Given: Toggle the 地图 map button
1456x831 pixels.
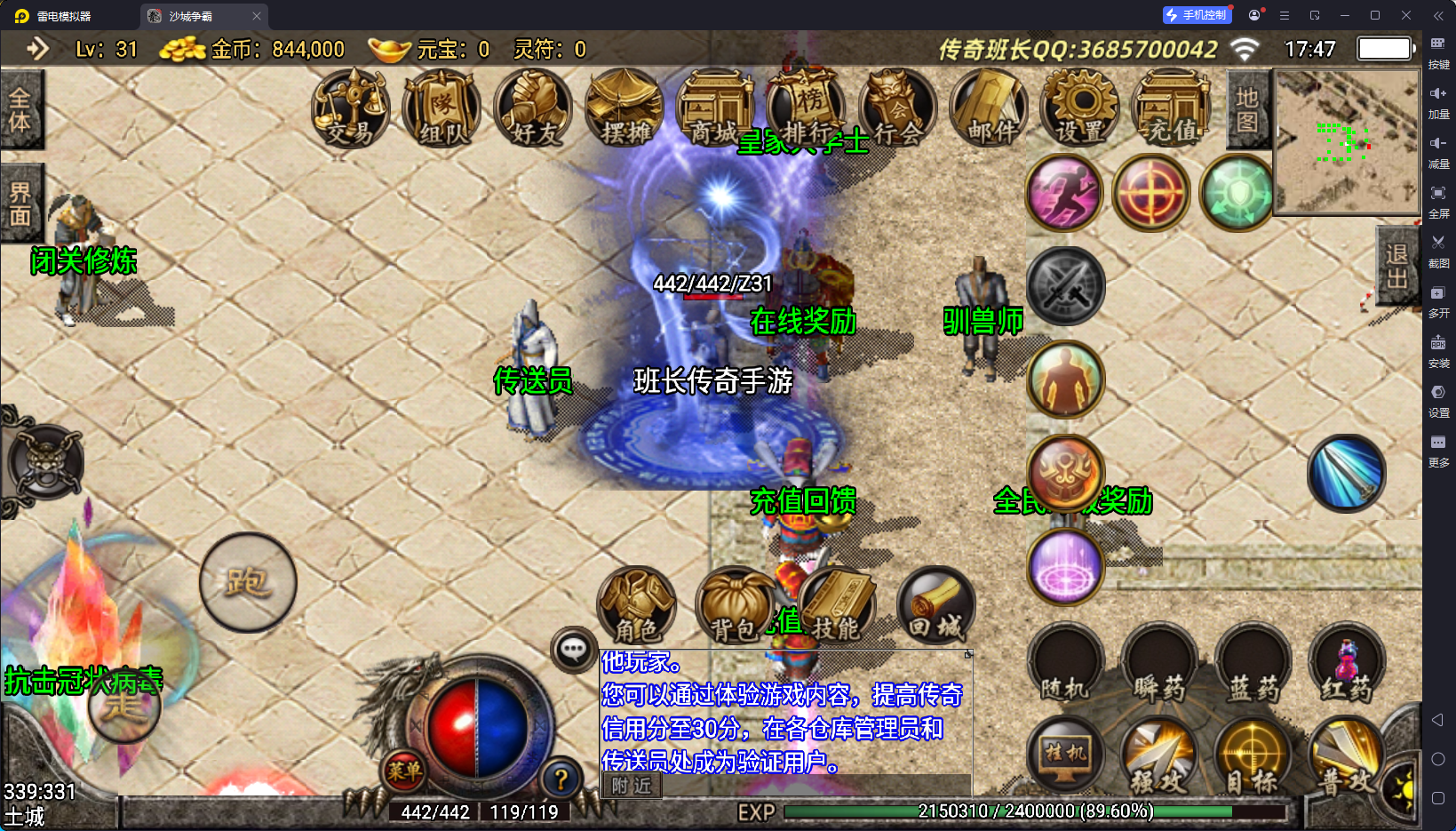Looking at the screenshot, I should coord(1246,110).
